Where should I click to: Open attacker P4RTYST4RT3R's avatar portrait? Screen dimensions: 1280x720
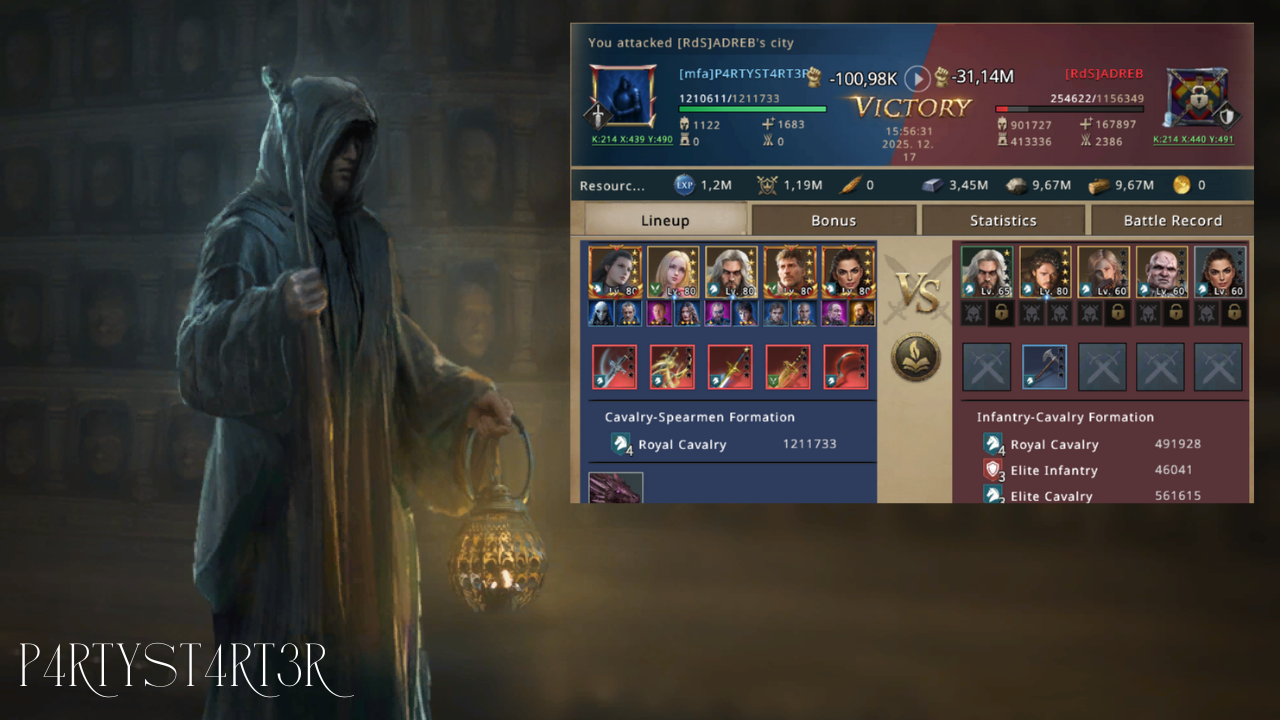pyautogui.click(x=622, y=97)
